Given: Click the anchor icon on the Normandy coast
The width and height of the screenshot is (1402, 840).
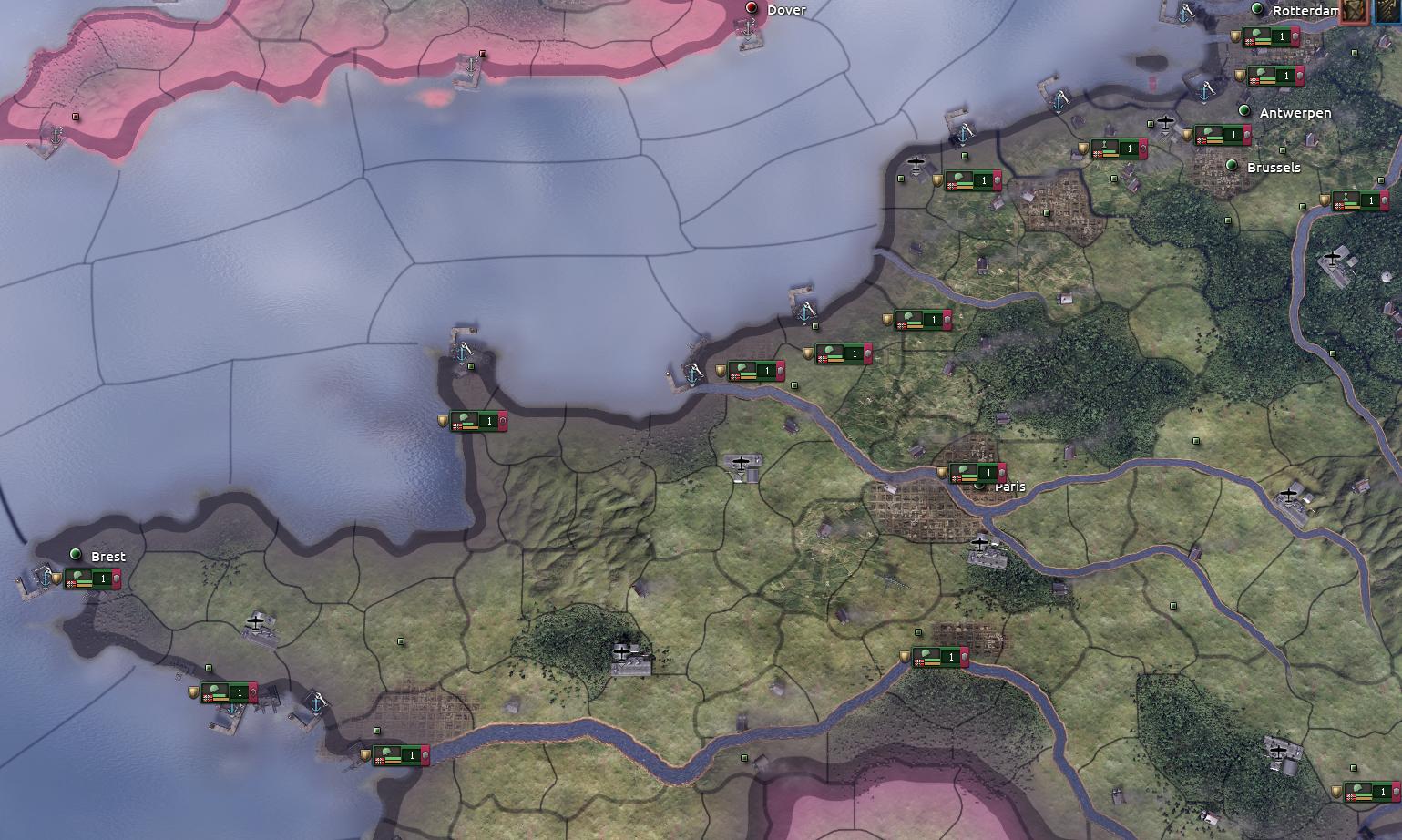Looking at the screenshot, I should click(463, 353).
